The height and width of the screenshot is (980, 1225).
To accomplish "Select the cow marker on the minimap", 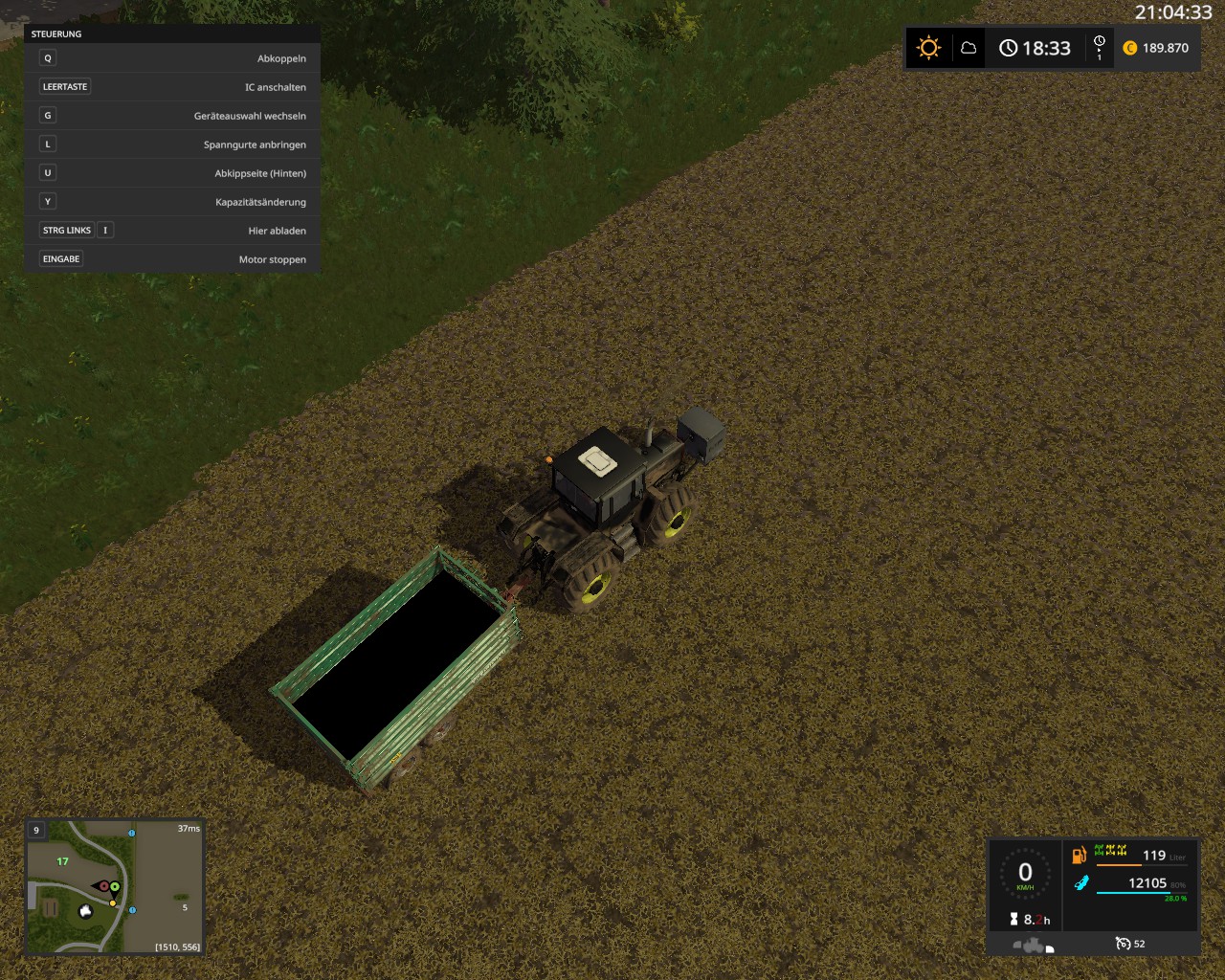I will (85, 911).
